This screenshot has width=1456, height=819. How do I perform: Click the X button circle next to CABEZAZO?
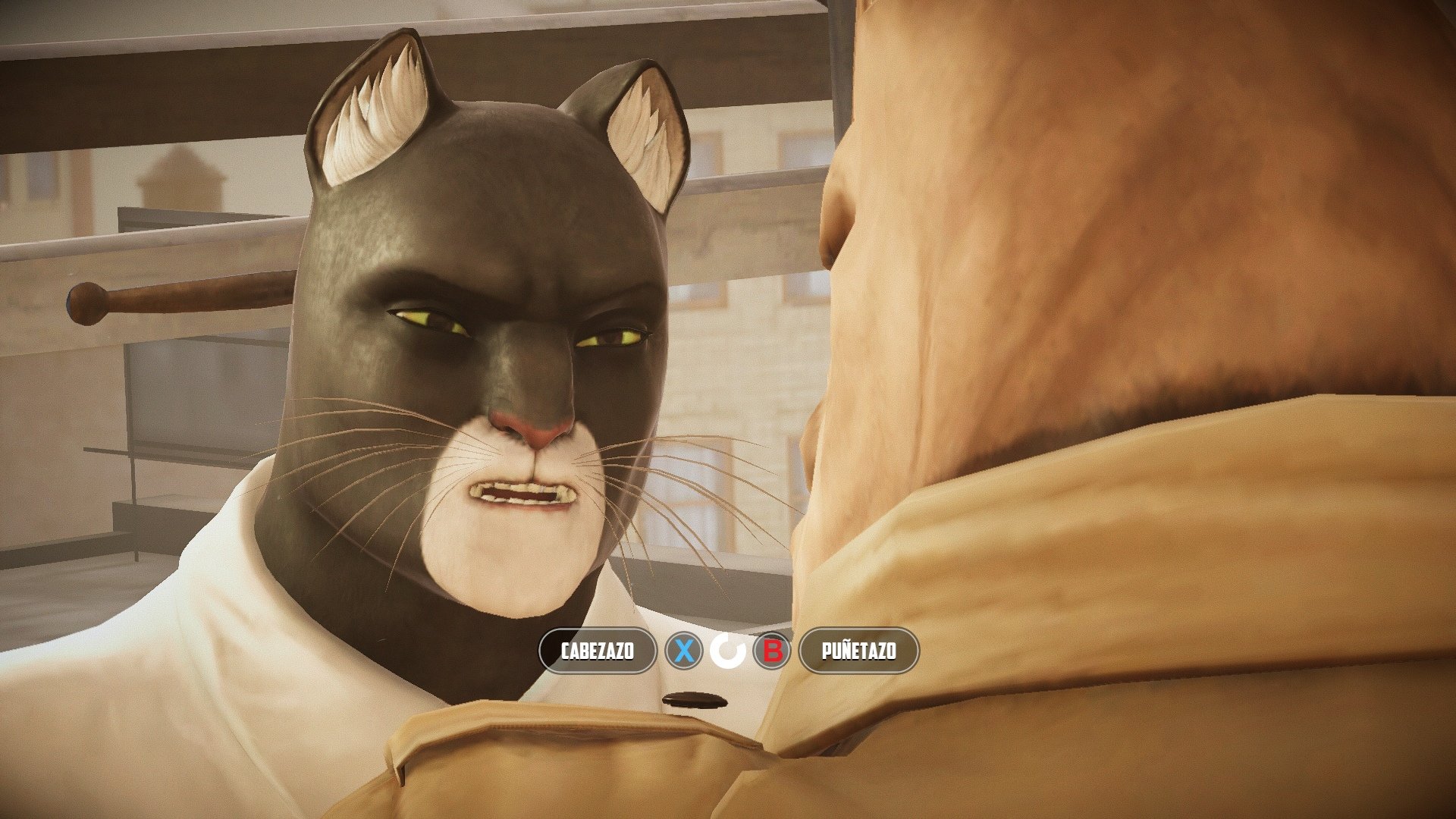(x=685, y=651)
